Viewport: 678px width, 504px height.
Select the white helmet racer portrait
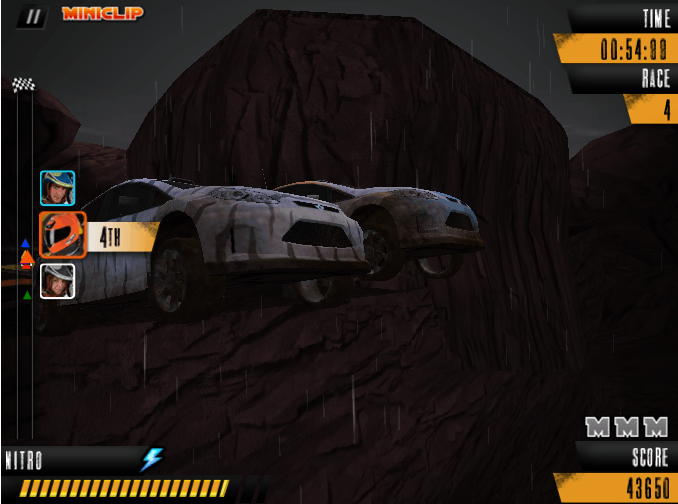57,280
